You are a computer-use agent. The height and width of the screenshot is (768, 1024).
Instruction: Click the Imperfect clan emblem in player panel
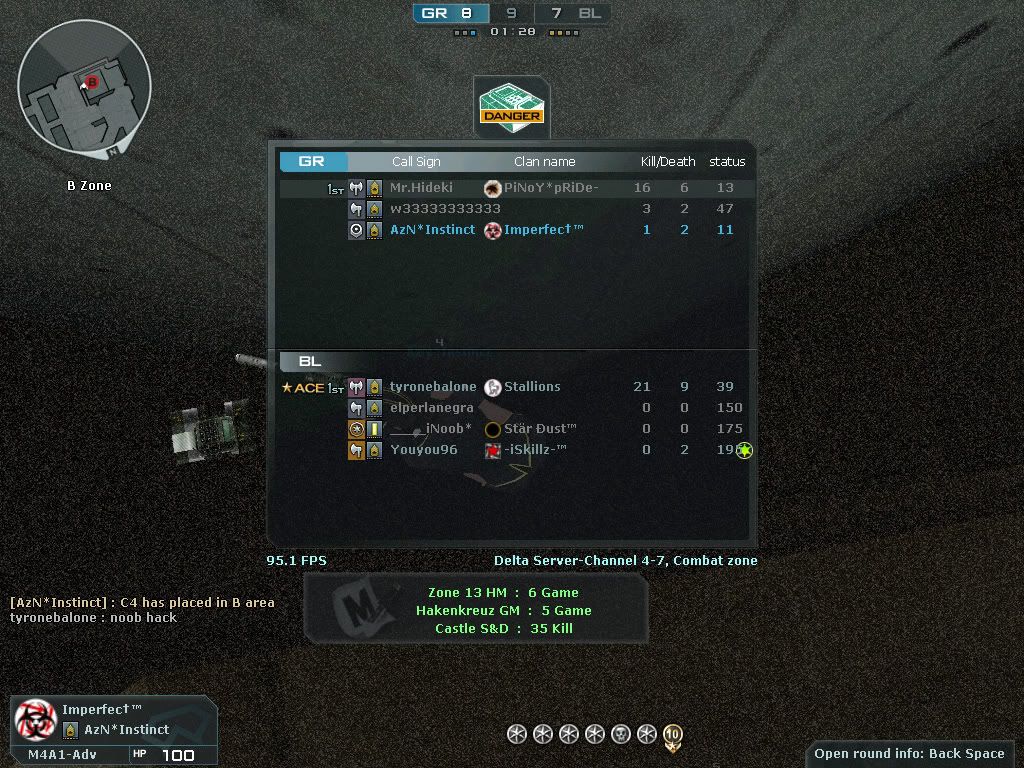pyautogui.click(x=36, y=719)
